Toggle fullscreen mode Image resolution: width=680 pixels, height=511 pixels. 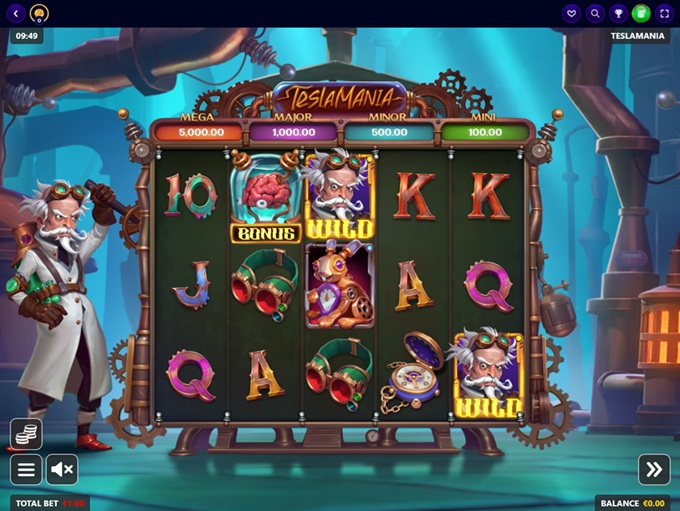(x=664, y=13)
